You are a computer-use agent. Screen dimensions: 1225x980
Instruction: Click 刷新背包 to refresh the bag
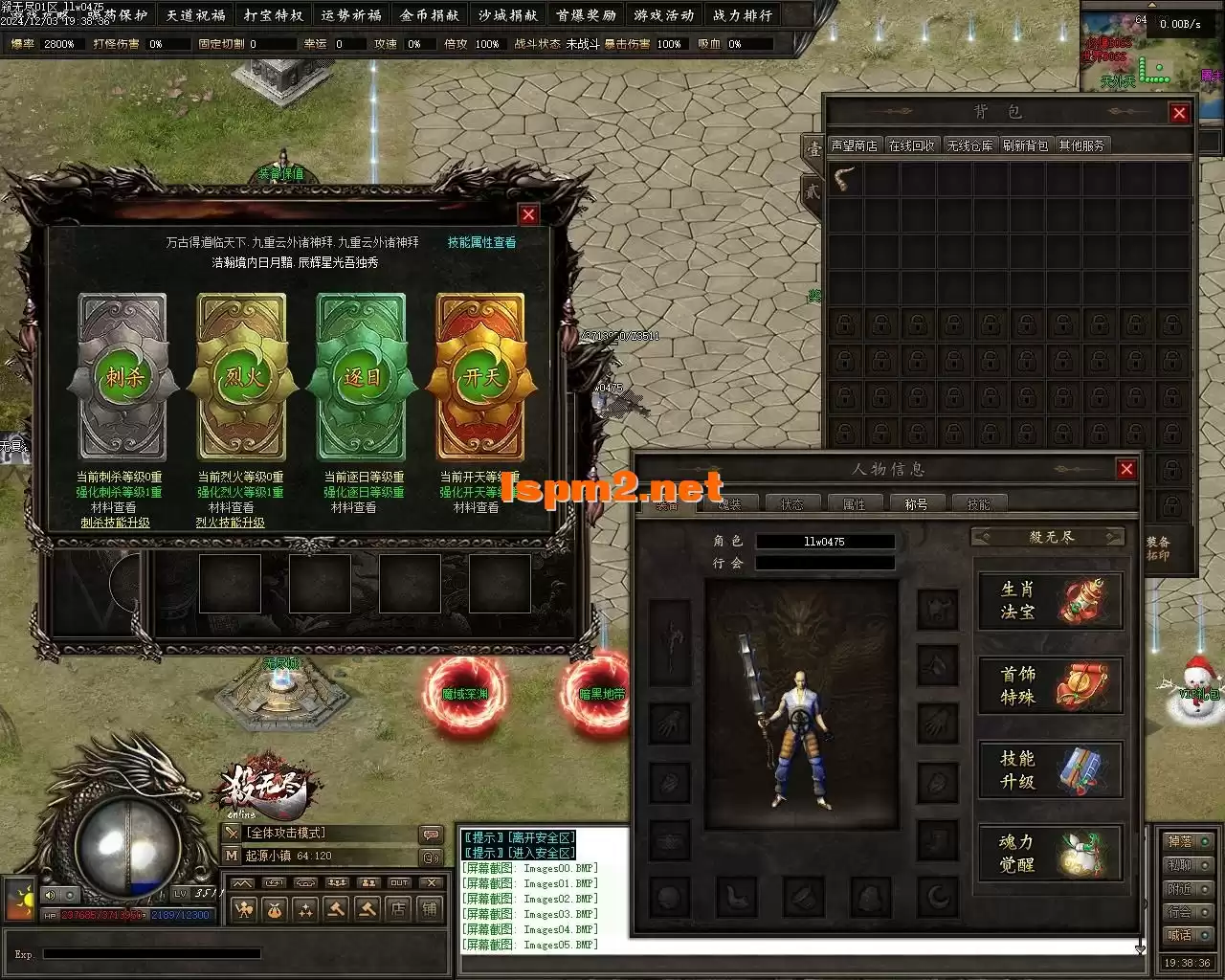tap(1025, 145)
